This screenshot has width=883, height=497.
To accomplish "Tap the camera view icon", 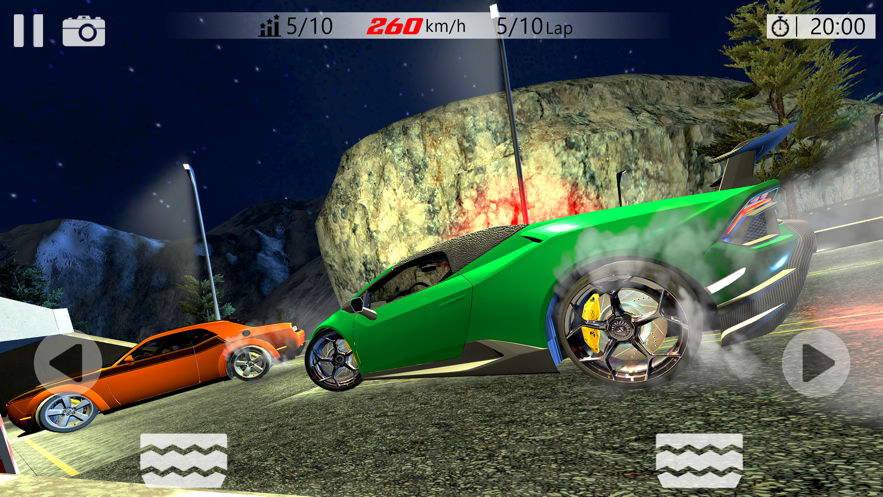I will [x=84, y=31].
